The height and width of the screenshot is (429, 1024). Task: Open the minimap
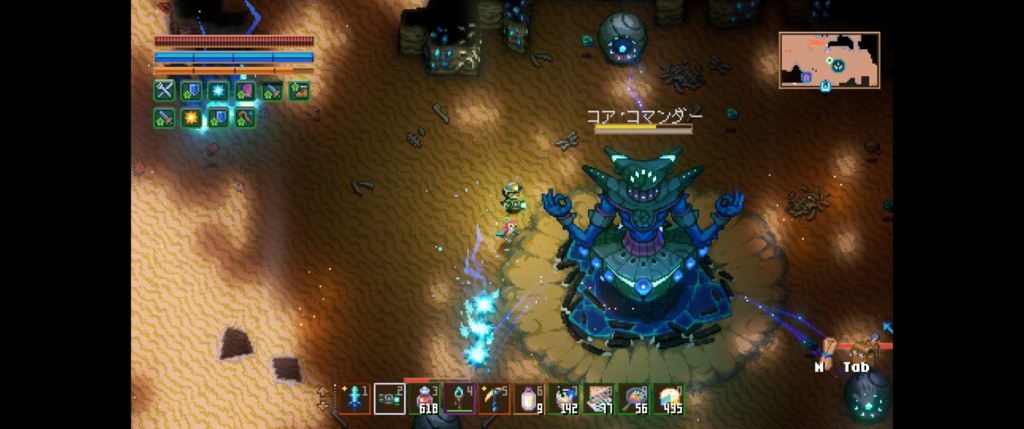[x=829, y=61]
